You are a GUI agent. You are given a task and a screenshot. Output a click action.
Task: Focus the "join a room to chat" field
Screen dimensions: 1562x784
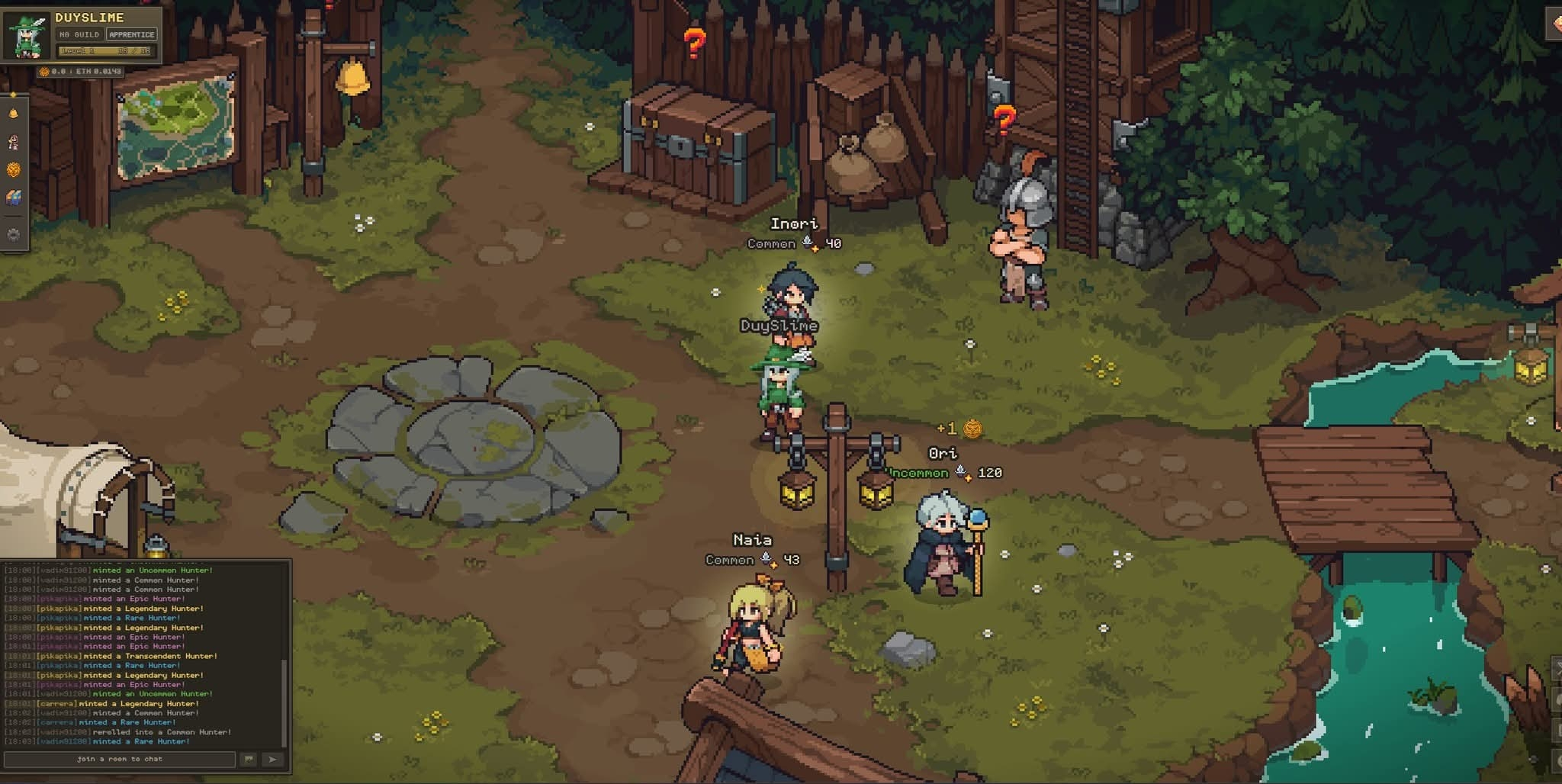point(120,759)
